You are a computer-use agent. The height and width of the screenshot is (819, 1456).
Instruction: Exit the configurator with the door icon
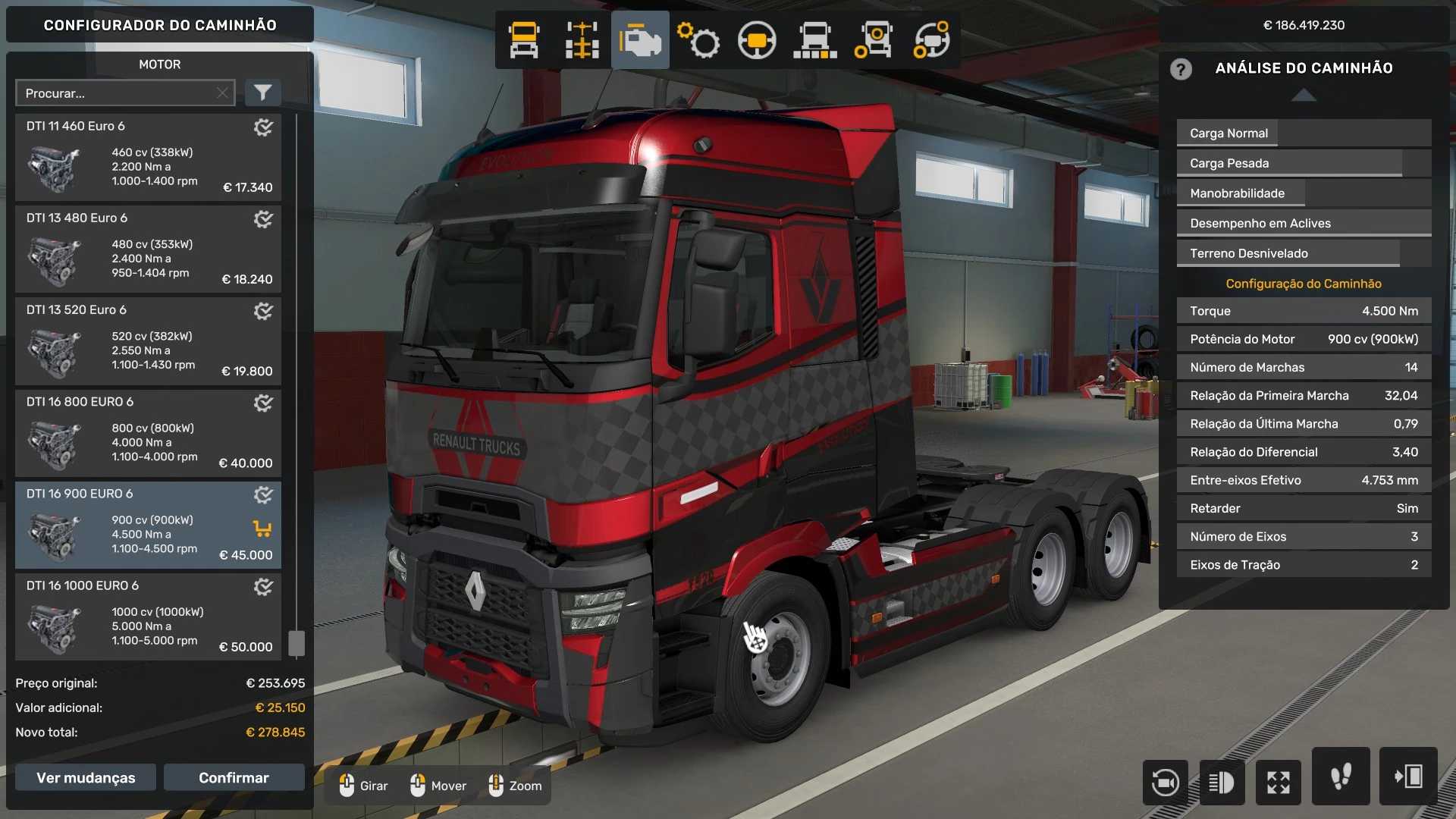point(1408,777)
